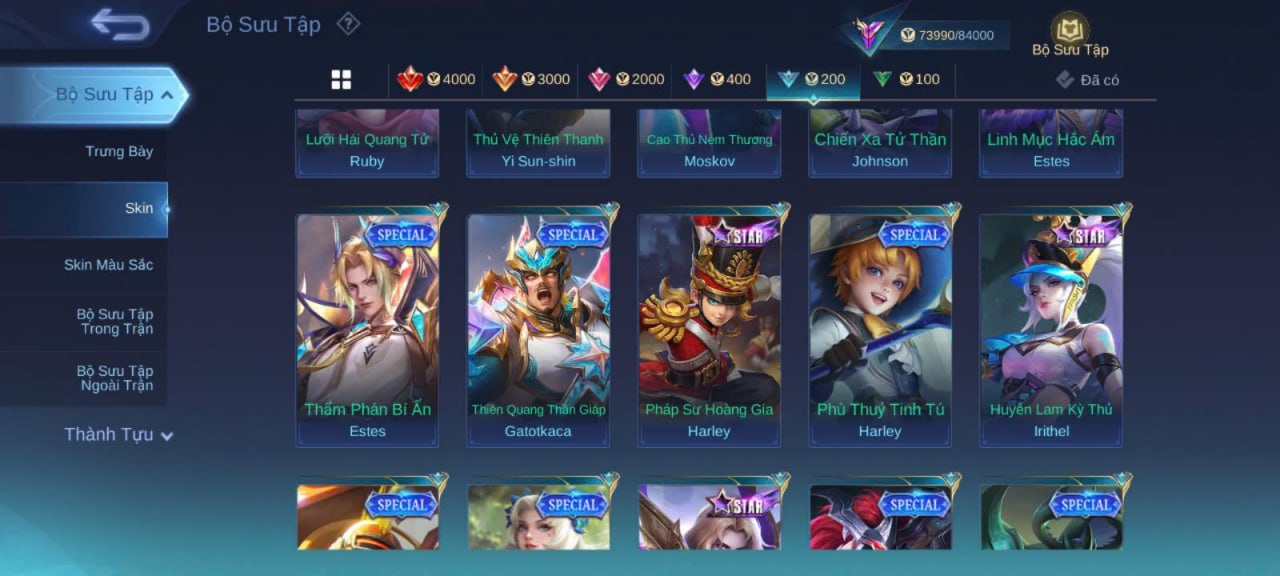The image size is (1280, 576).
Task: Expand the Thành Tựu section
Action: point(118,435)
